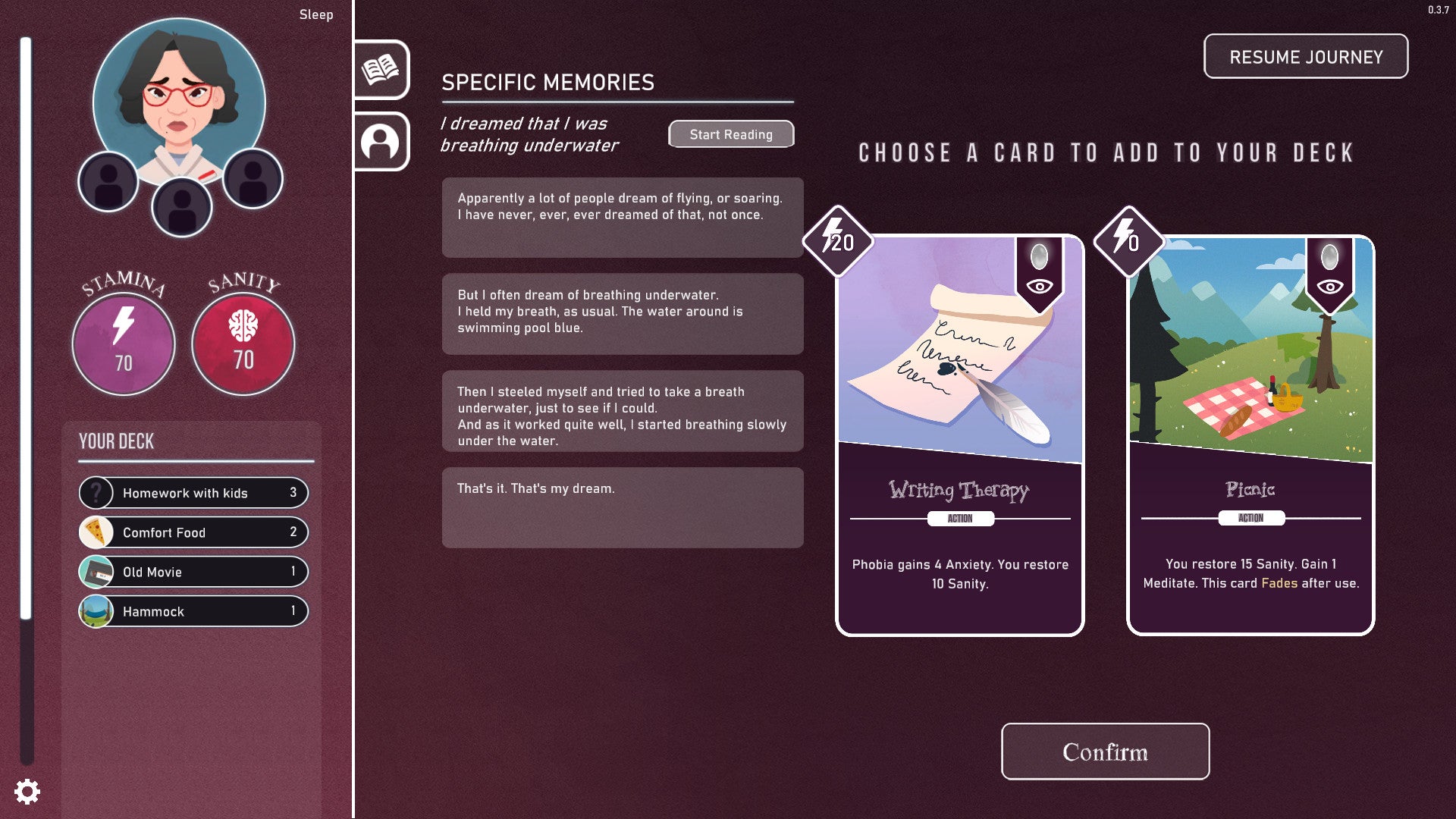
Task: Open the Sleep menu label
Action: click(x=316, y=14)
